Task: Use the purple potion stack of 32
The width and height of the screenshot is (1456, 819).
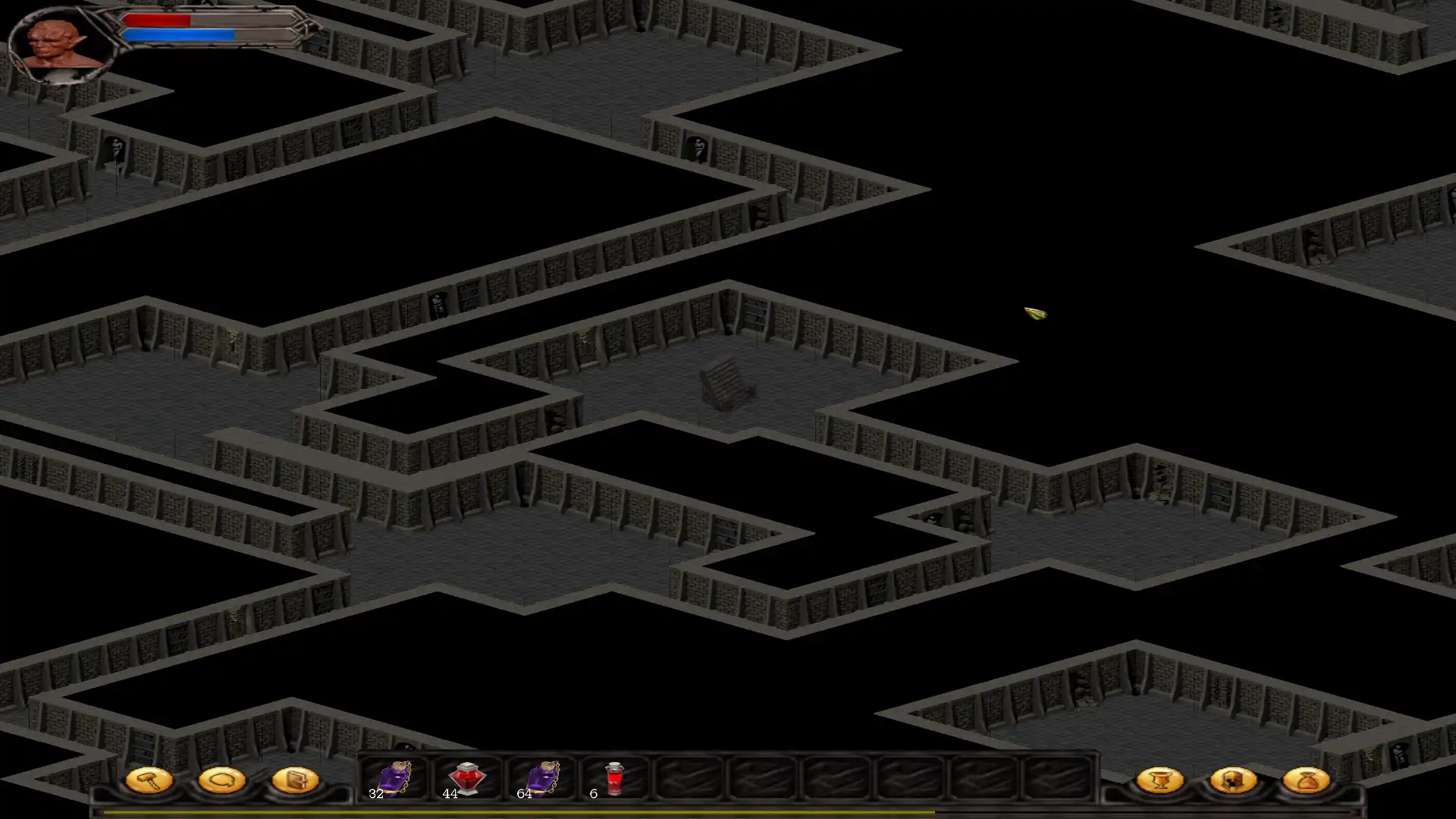Action: 394,779
